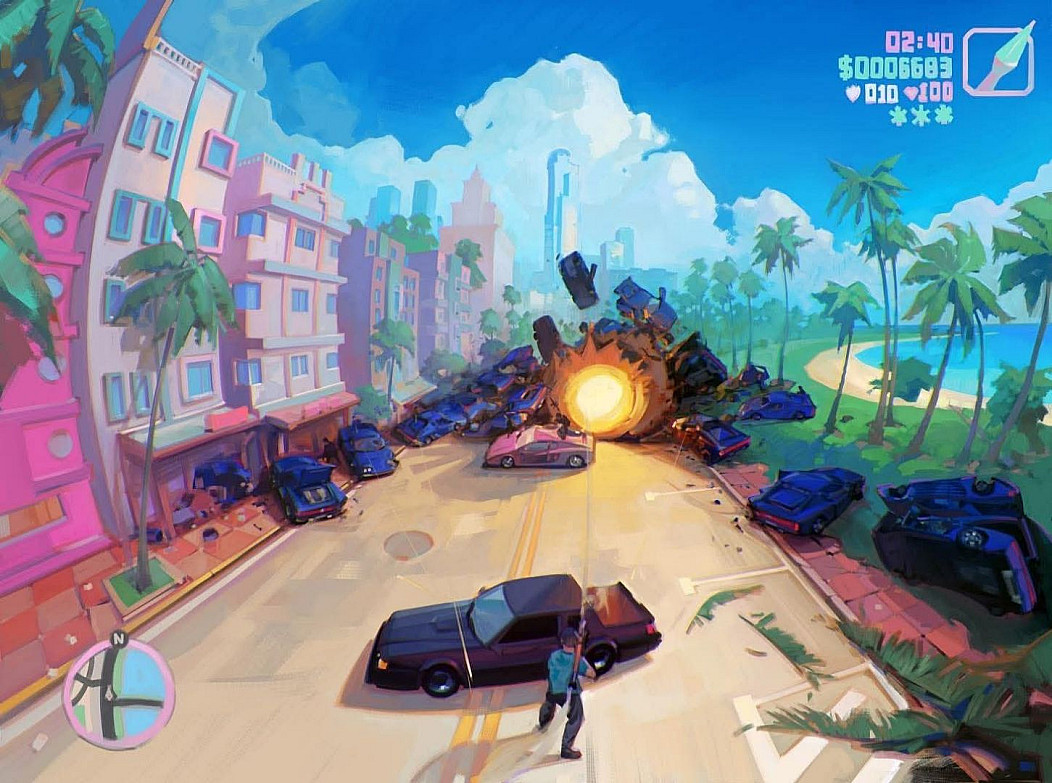Click the circular radar minimap
1052x783 pixels.
point(119,693)
